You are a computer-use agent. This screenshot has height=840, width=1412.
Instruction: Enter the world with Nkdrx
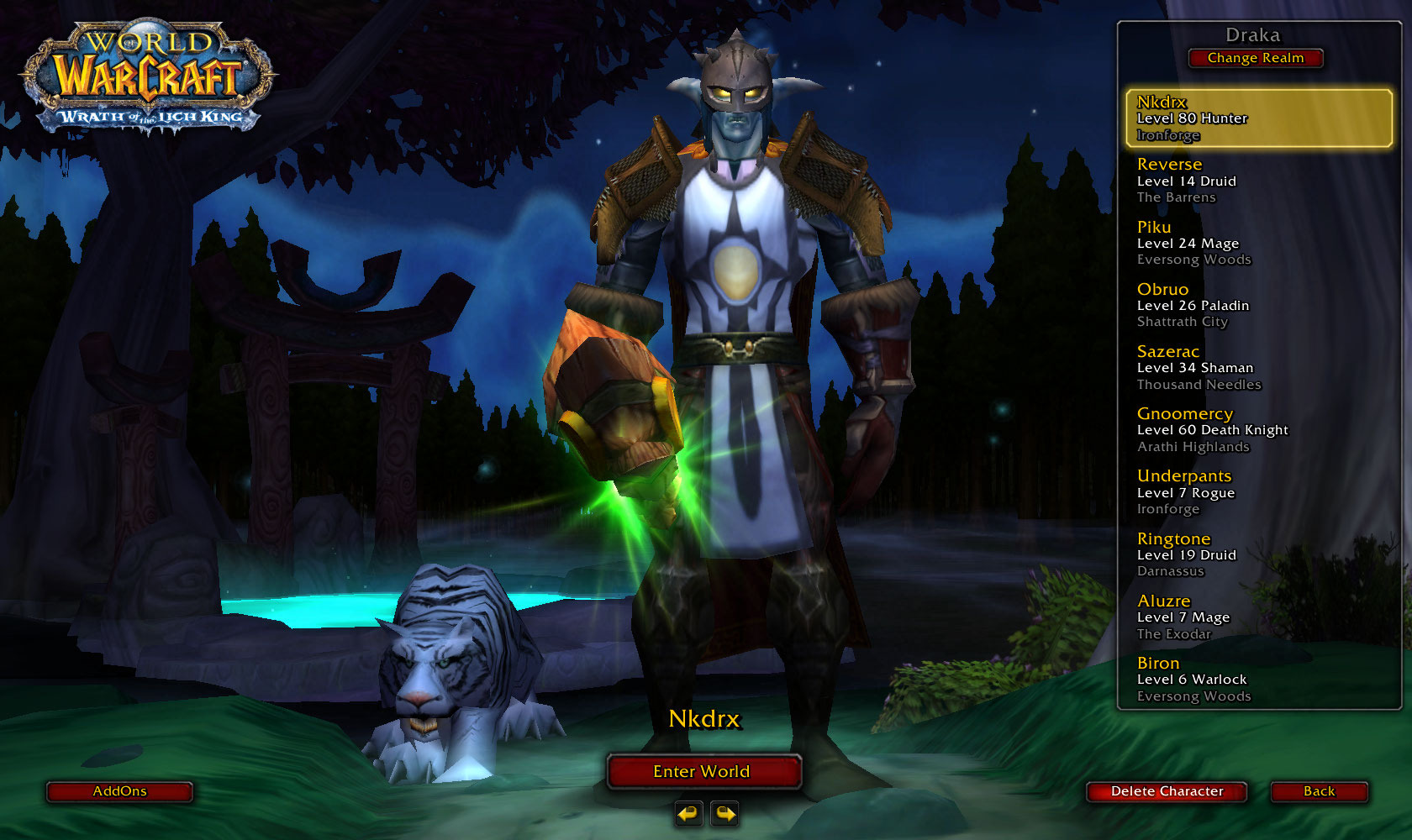tap(703, 771)
